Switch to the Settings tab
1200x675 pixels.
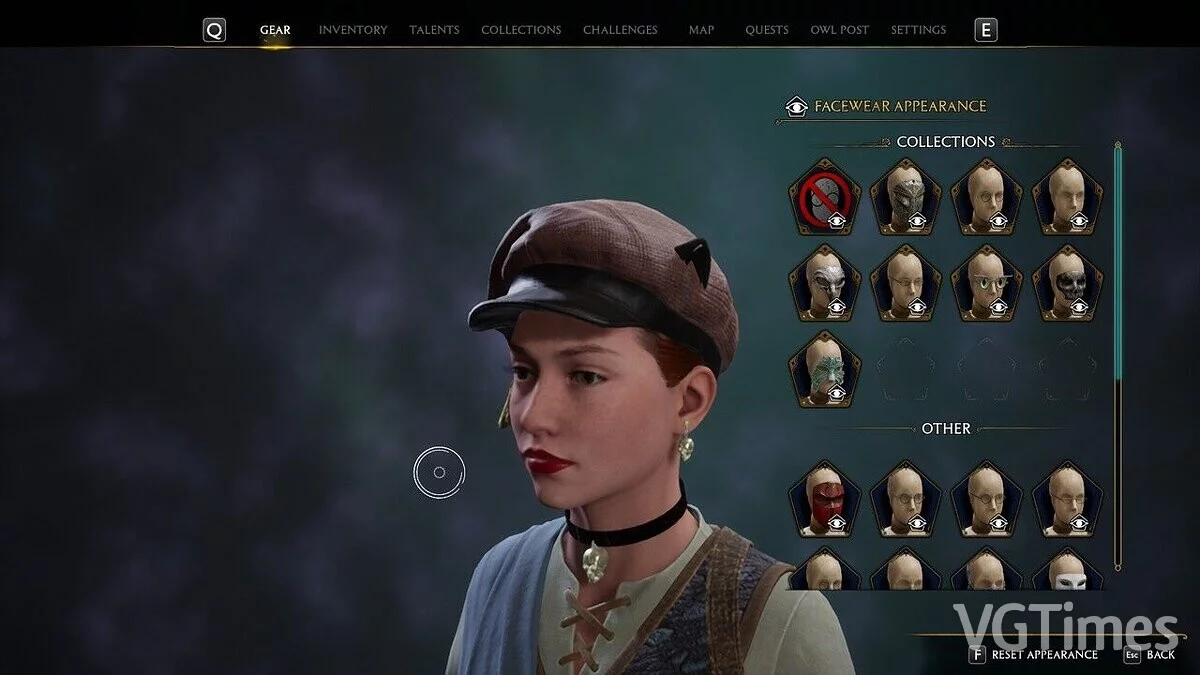[918, 30]
